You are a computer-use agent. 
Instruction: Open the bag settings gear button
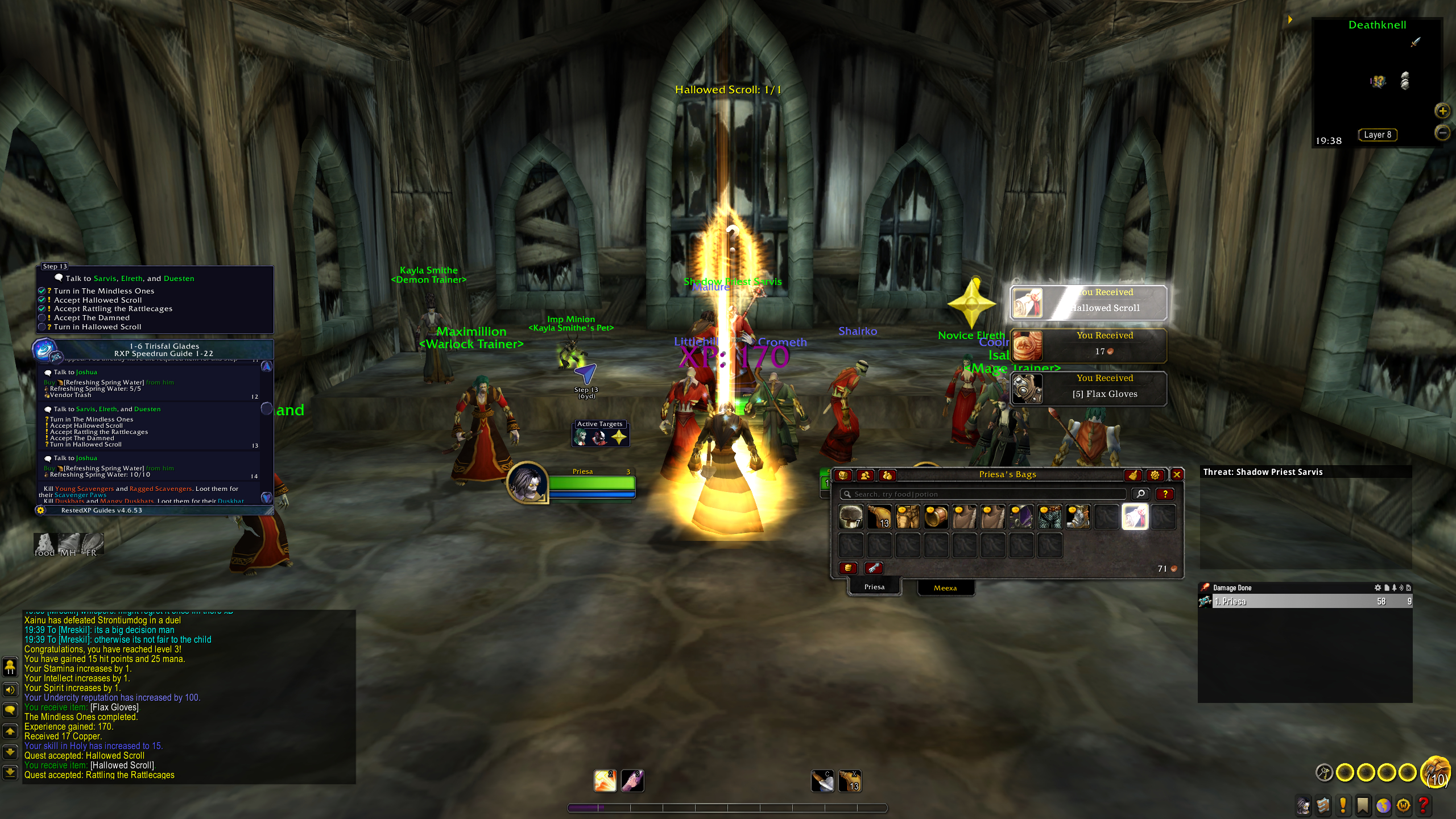(x=1155, y=474)
